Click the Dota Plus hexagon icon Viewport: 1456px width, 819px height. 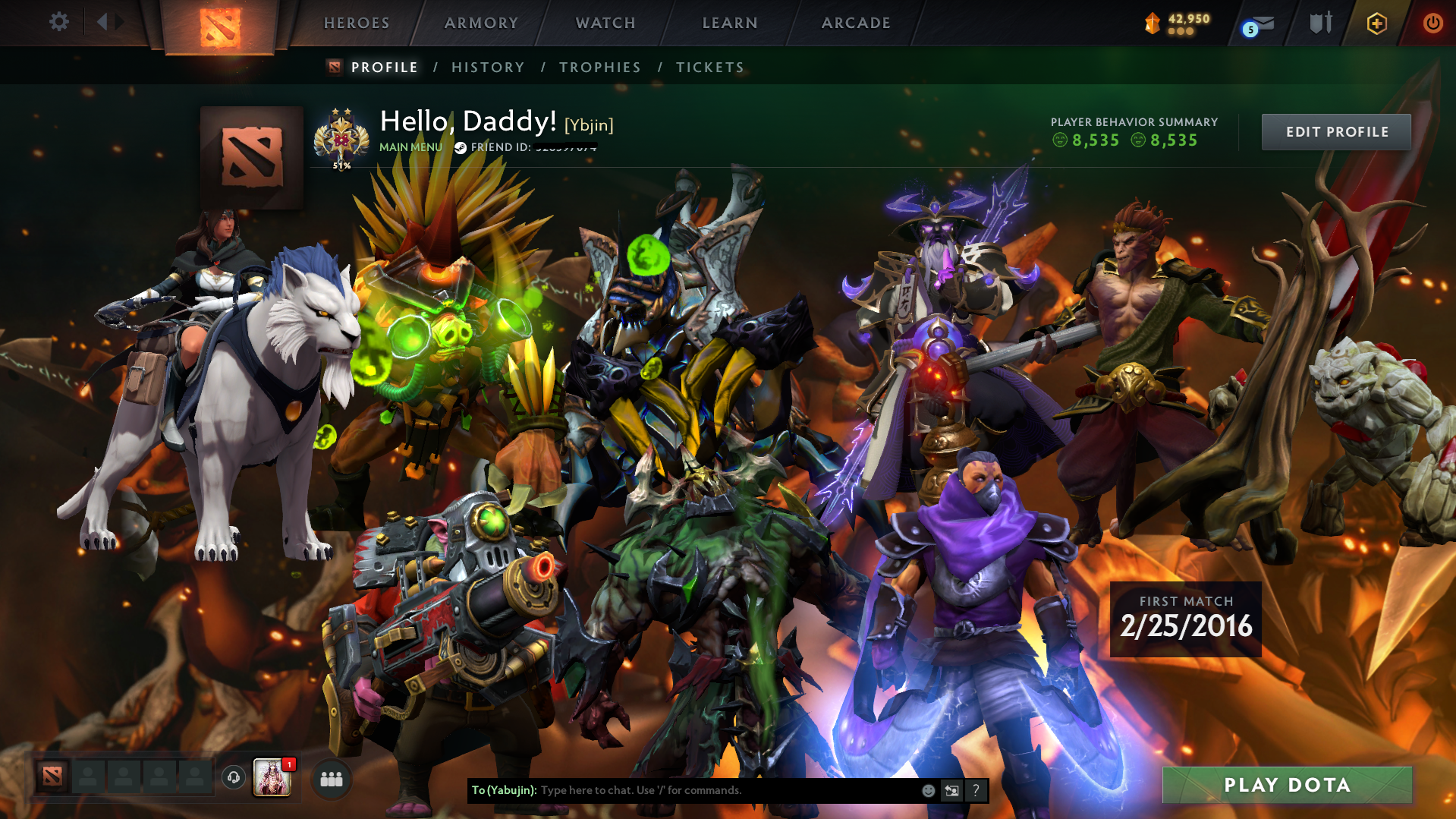(x=1376, y=23)
